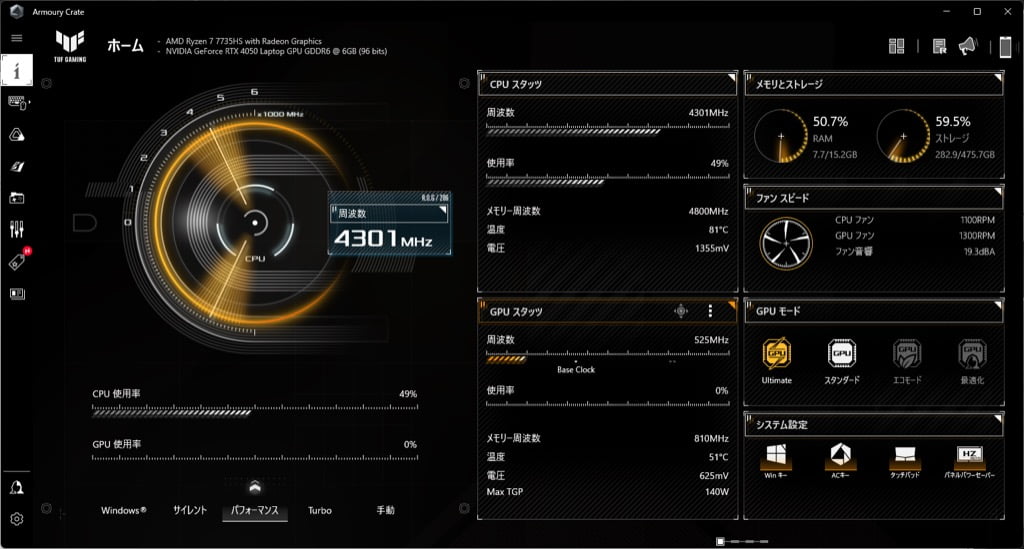Open the GPU スタッツ three-dot menu
1024x549 pixels.
pos(710,311)
